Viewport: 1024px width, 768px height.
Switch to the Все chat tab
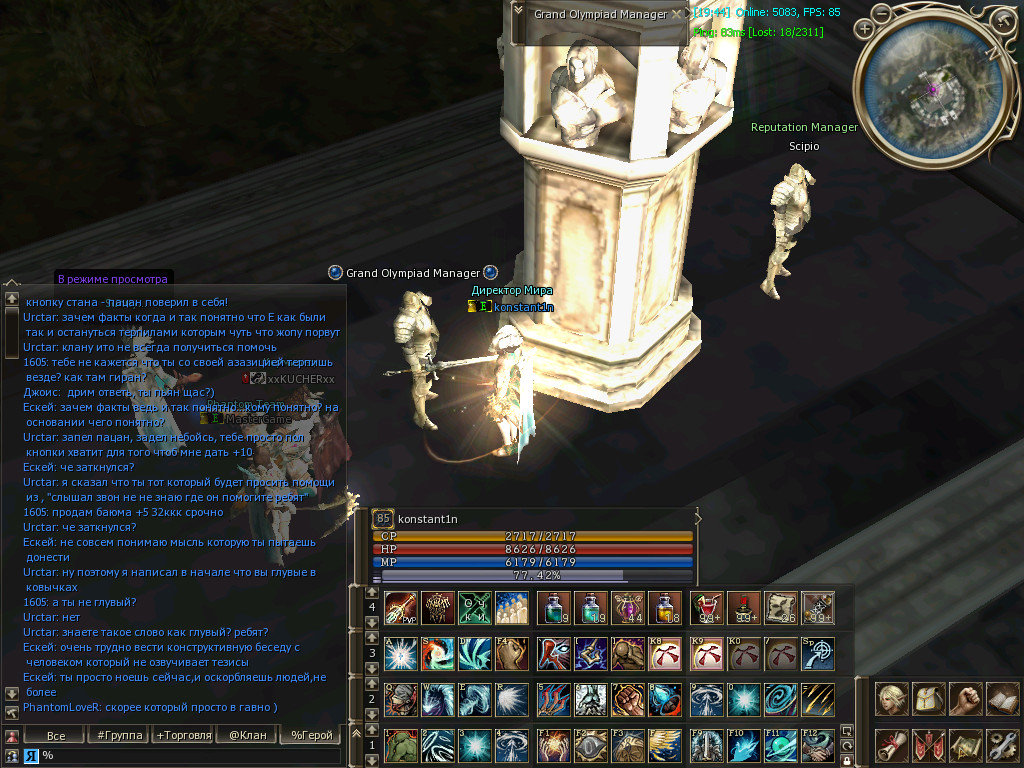(56, 736)
